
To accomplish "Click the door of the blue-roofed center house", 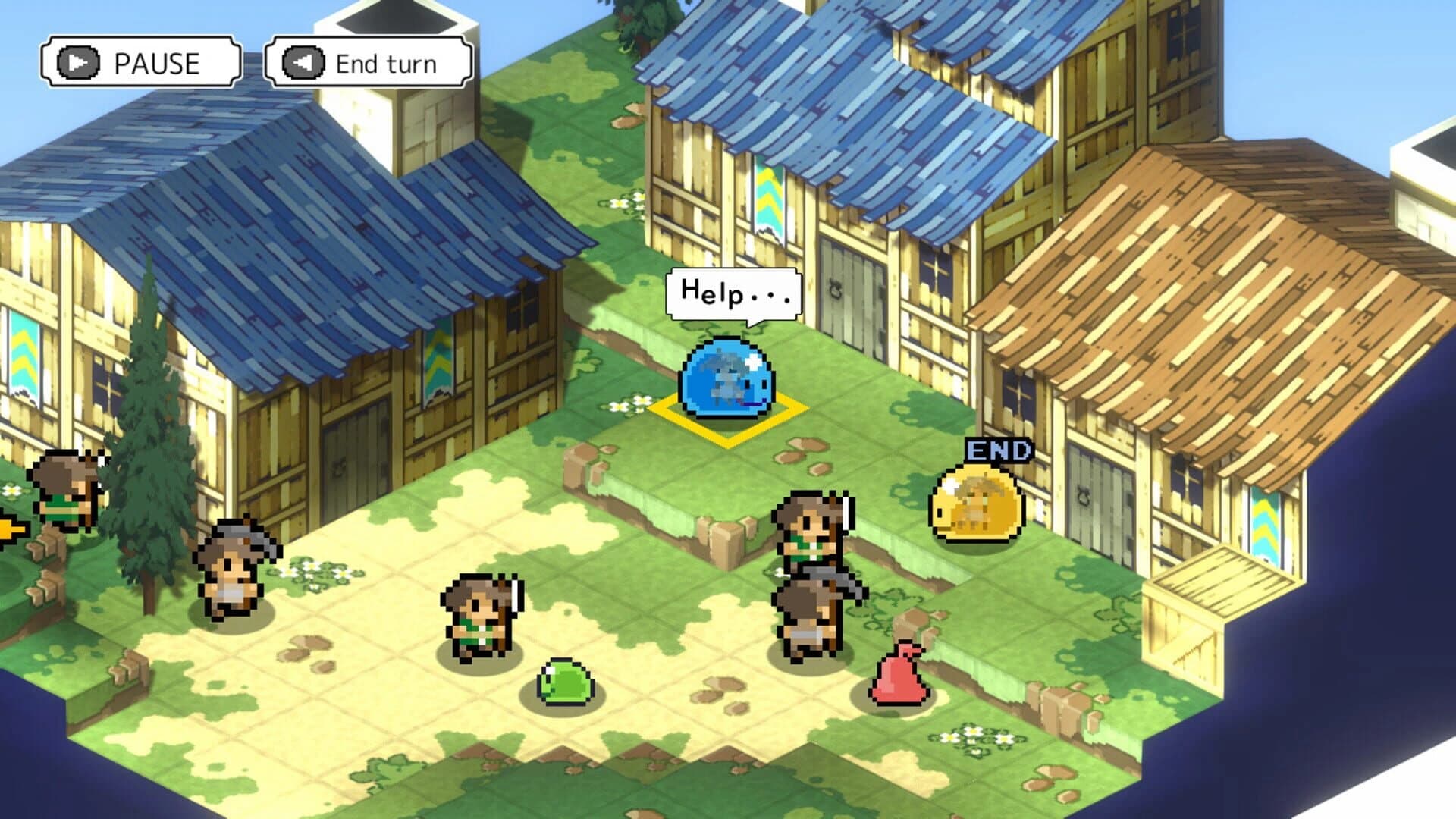I will [x=849, y=296].
